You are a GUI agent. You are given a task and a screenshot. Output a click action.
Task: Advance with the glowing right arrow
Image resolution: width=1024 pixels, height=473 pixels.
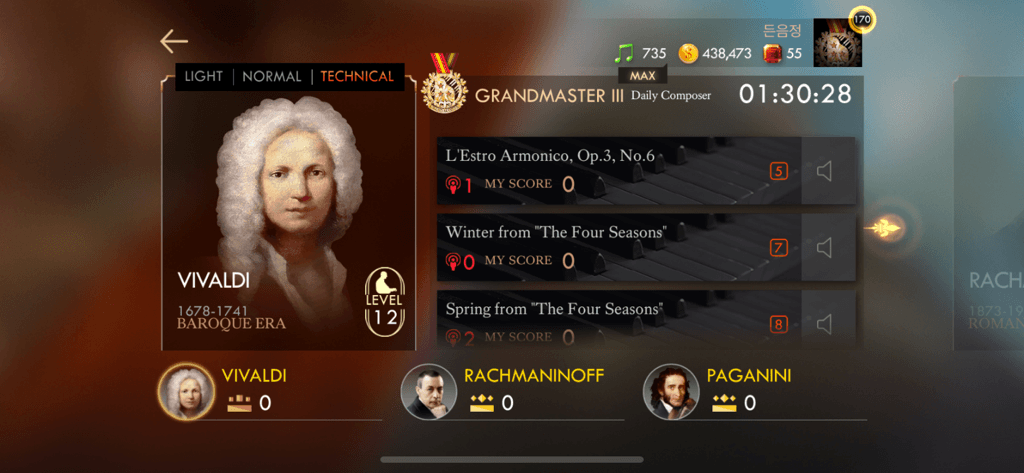click(884, 228)
